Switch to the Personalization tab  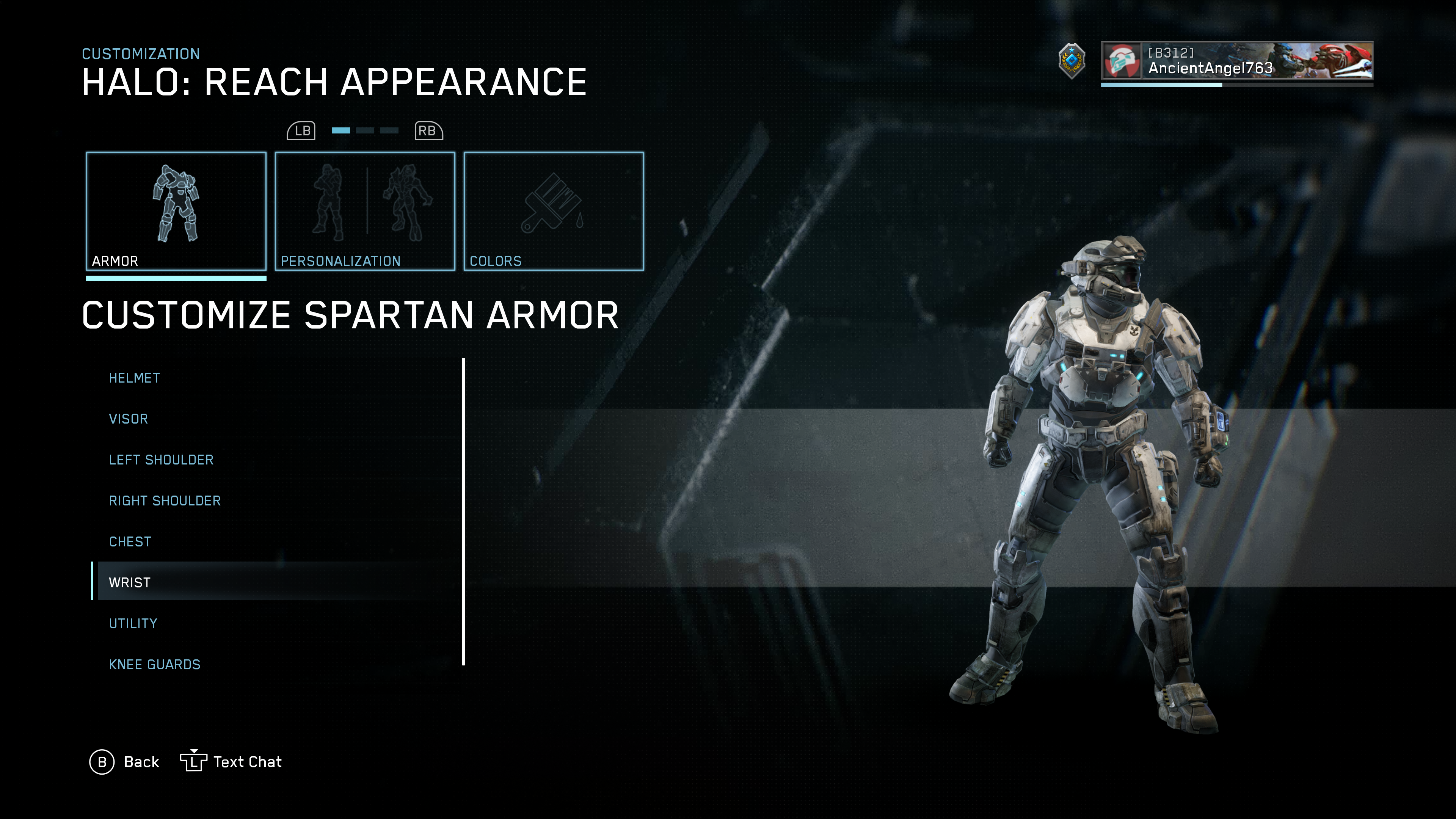pos(364,211)
